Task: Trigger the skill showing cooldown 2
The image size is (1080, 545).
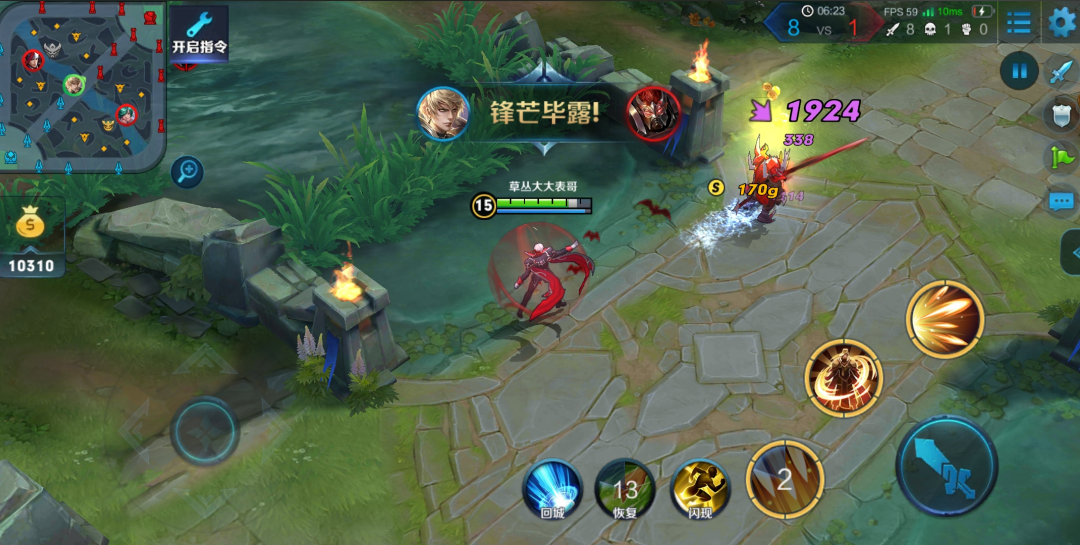Action: click(785, 479)
